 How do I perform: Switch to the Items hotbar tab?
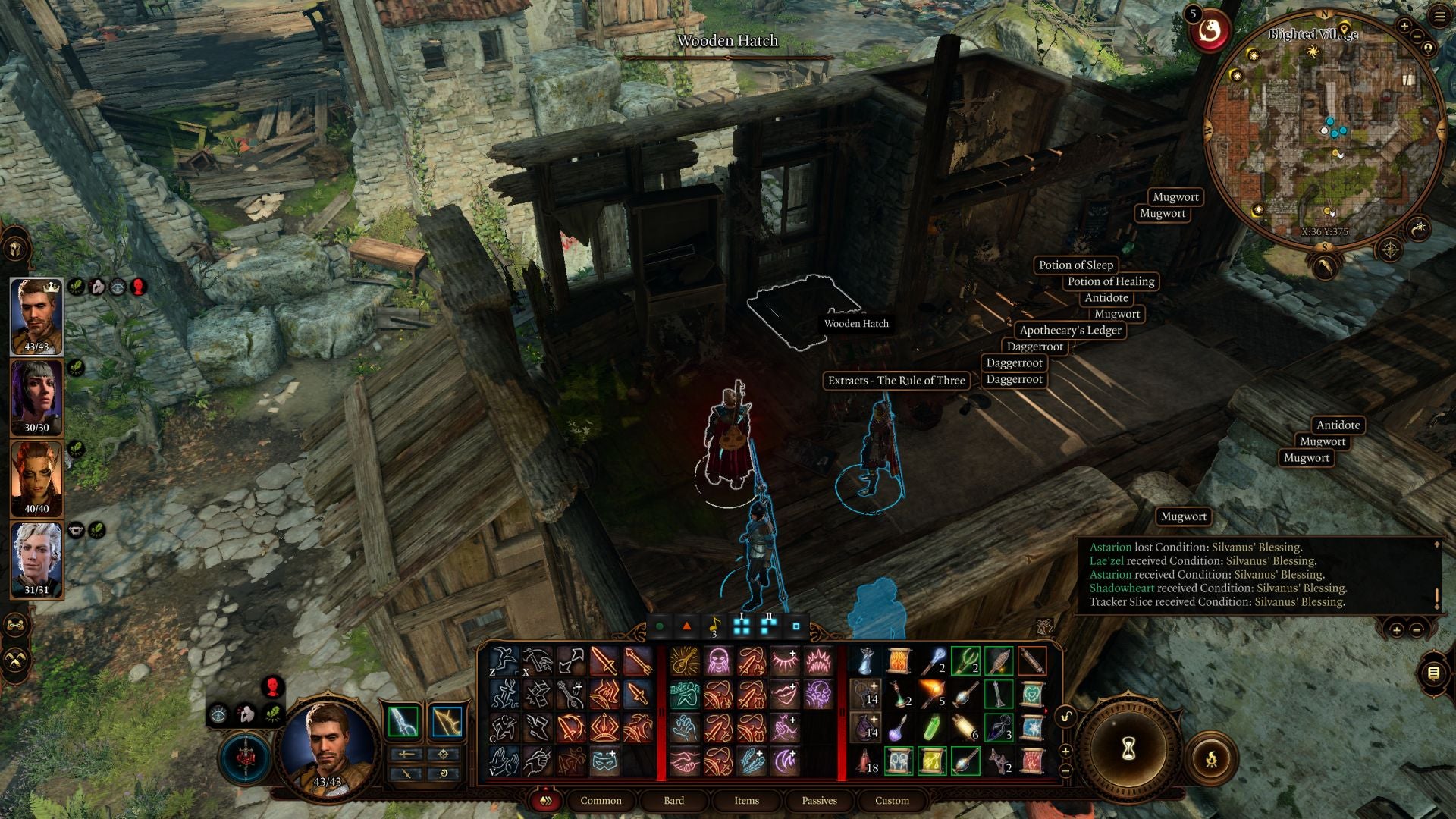[746, 800]
